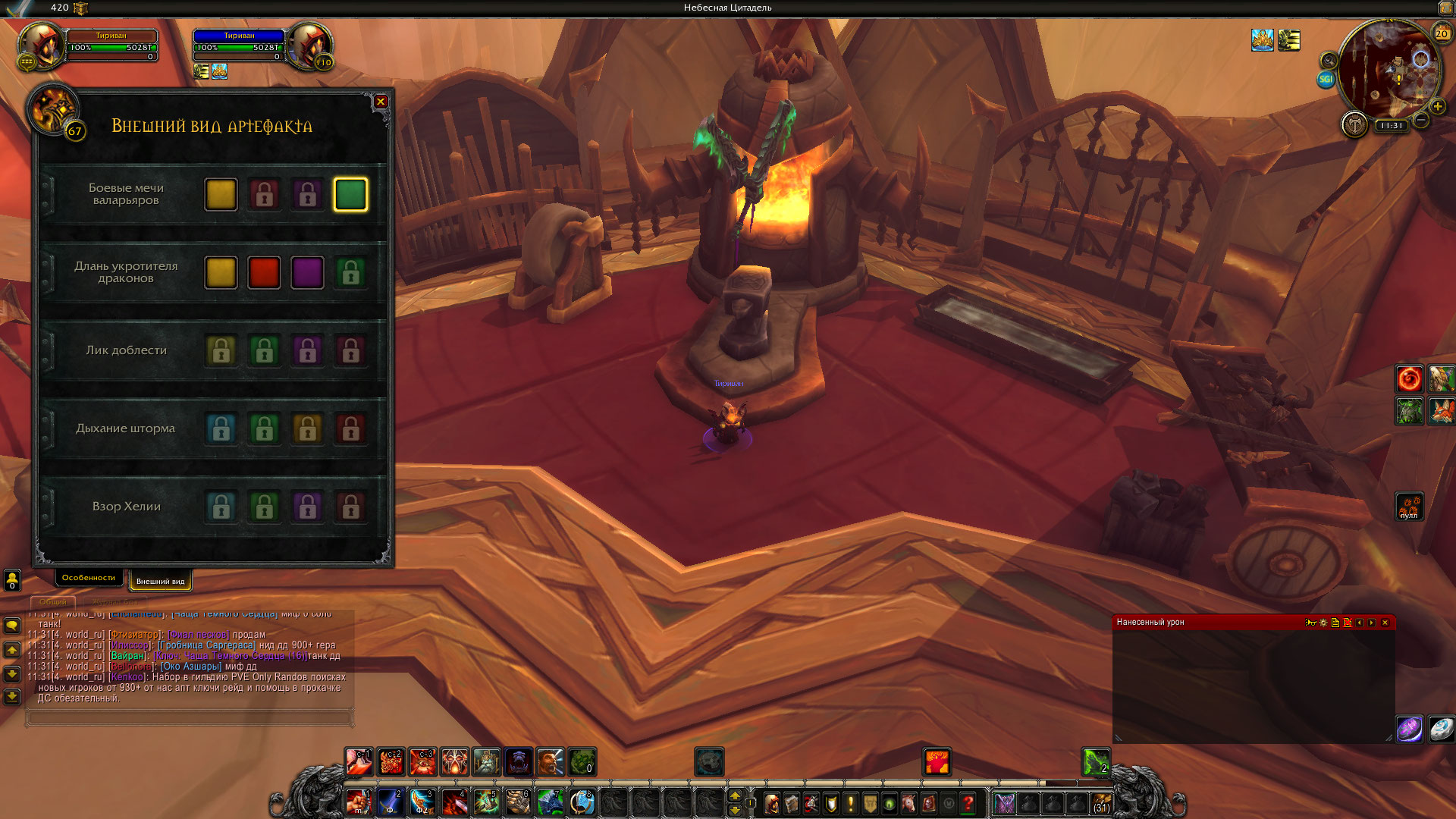Image resolution: width=1456 pixels, height=819 pixels.
Task: Click the player portrait frame Тириван
Action: coord(42,46)
